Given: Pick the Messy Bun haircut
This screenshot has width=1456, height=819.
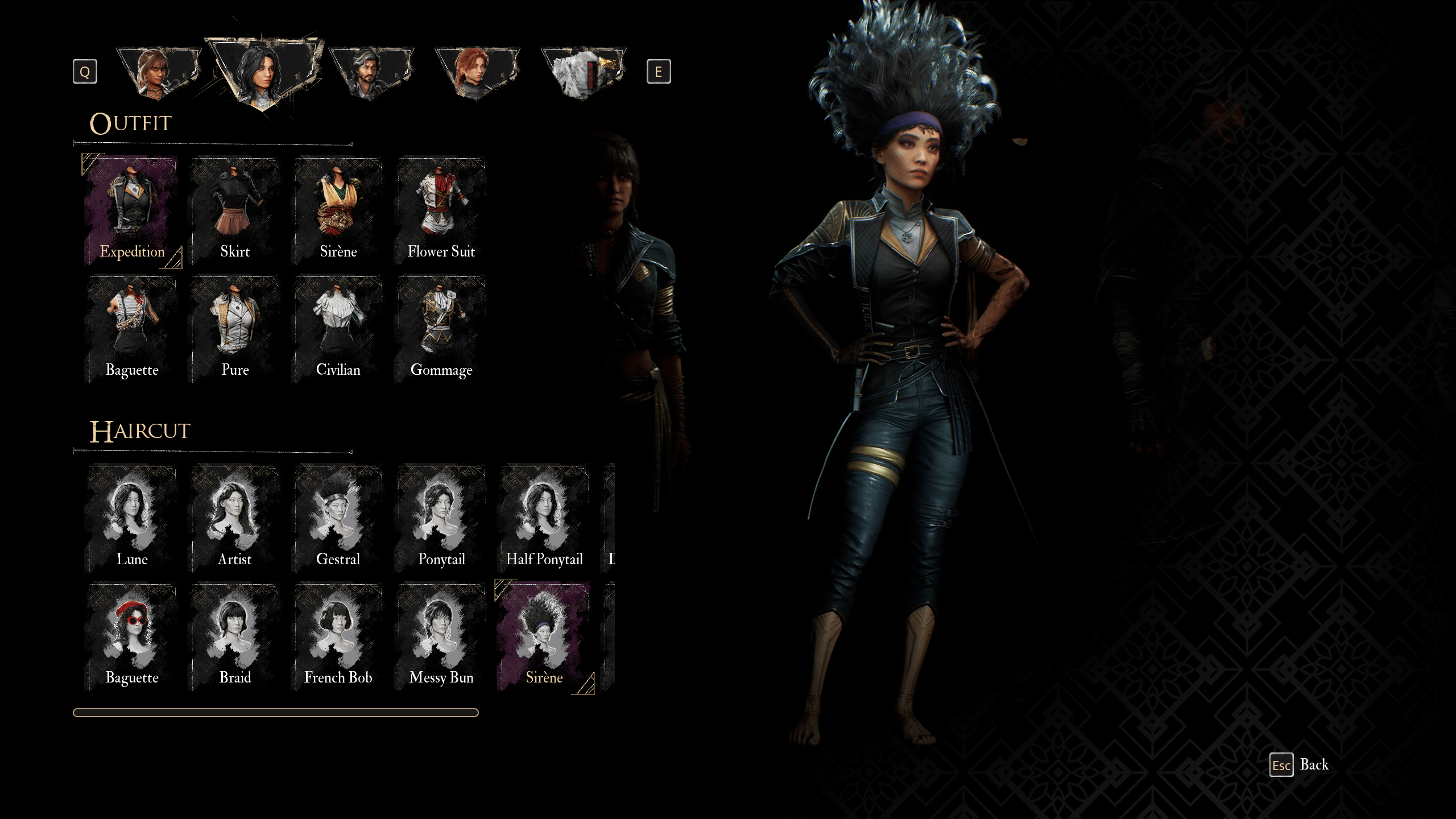Looking at the screenshot, I should (441, 636).
